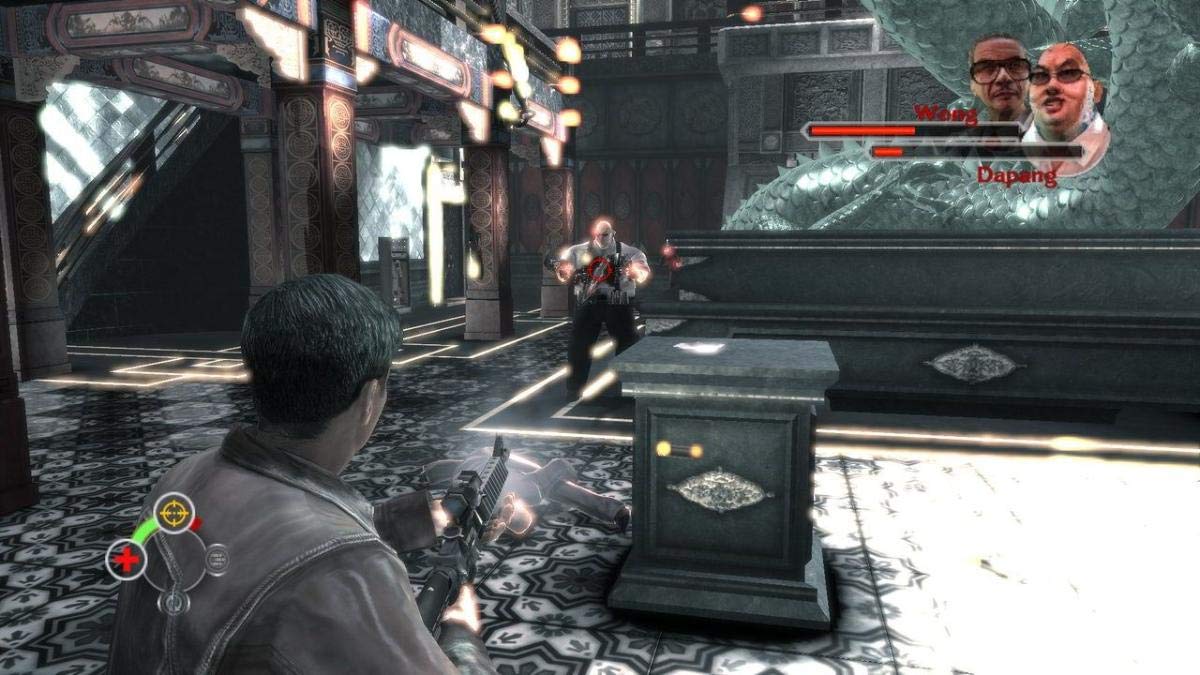
Task: Select the dimmed Barrage bullets icon
Action: tap(216, 558)
